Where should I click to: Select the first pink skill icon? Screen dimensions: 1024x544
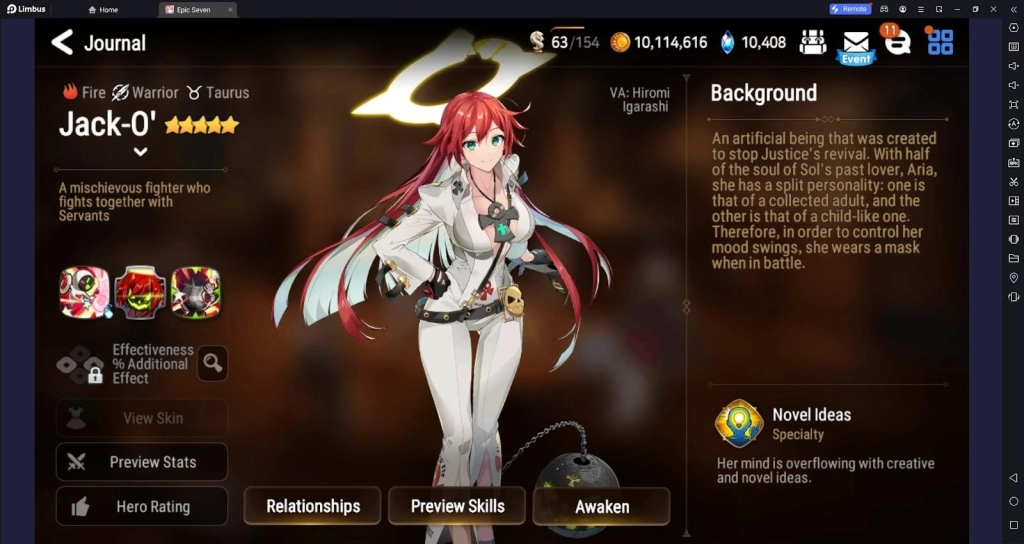tap(85, 292)
